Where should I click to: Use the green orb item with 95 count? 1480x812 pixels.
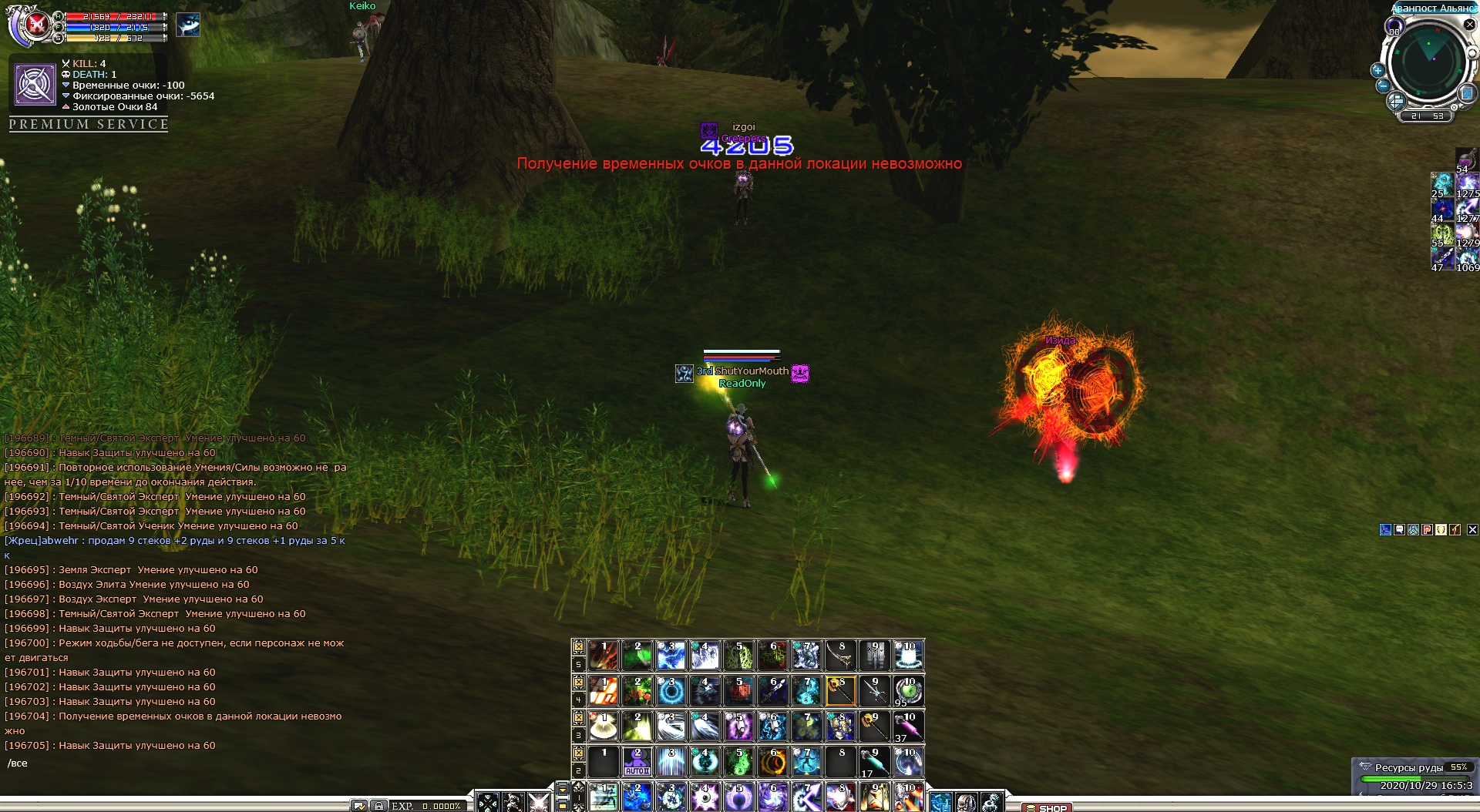[x=908, y=691]
